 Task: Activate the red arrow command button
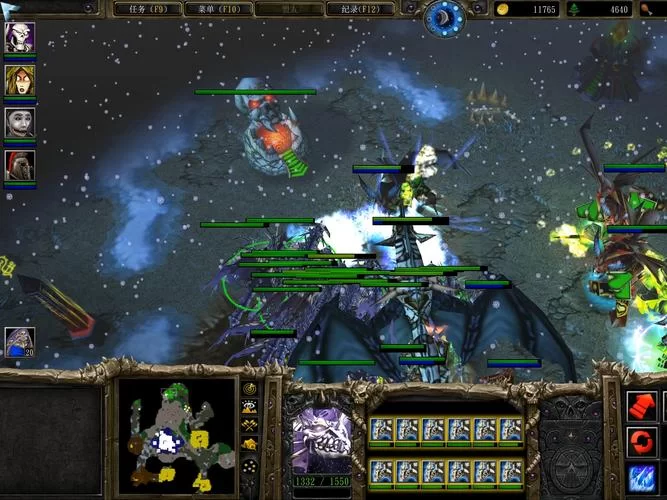[641, 405]
